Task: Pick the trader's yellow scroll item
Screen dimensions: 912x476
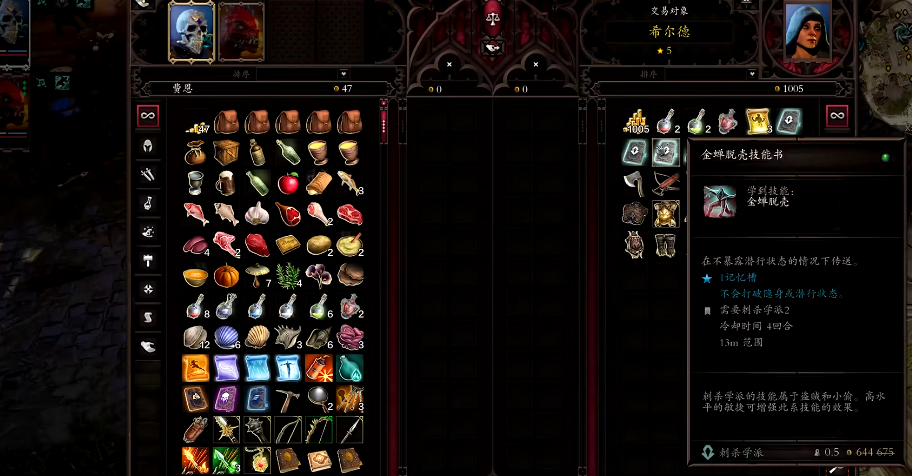Action: tap(758, 121)
